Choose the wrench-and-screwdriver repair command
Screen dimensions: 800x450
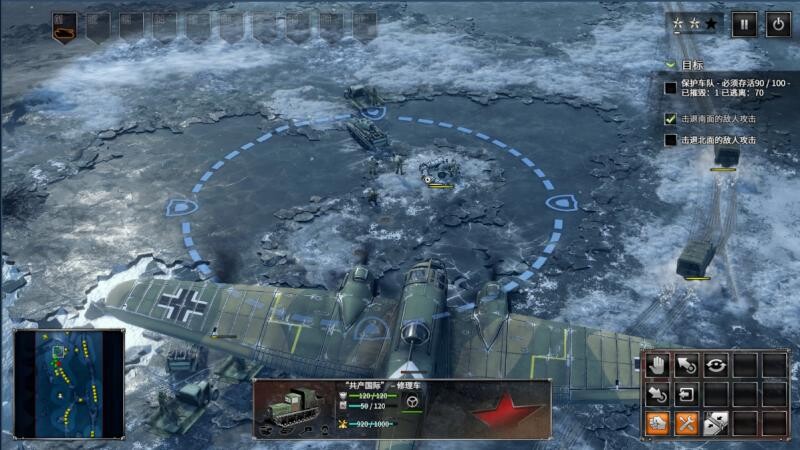pyautogui.click(x=686, y=423)
